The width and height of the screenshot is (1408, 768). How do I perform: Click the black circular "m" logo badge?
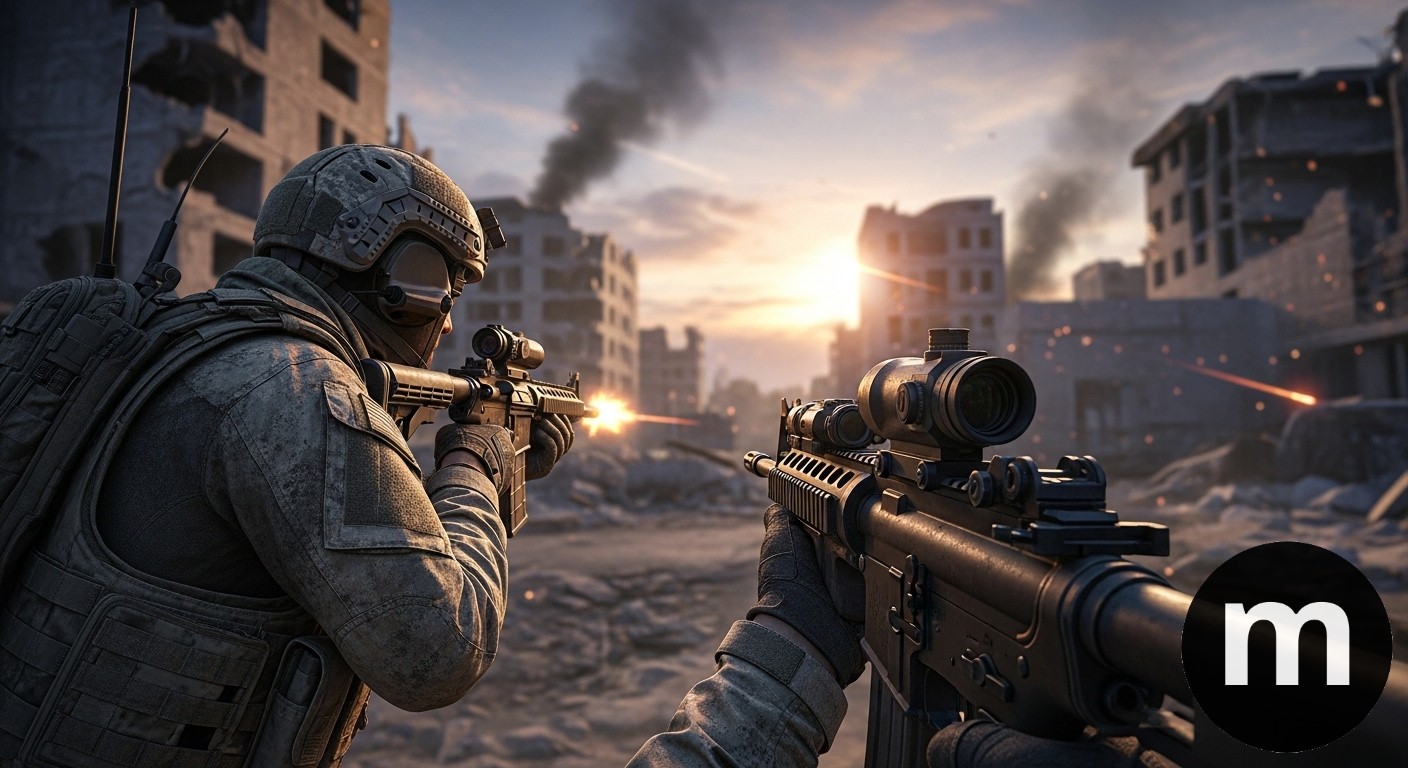1286,646
